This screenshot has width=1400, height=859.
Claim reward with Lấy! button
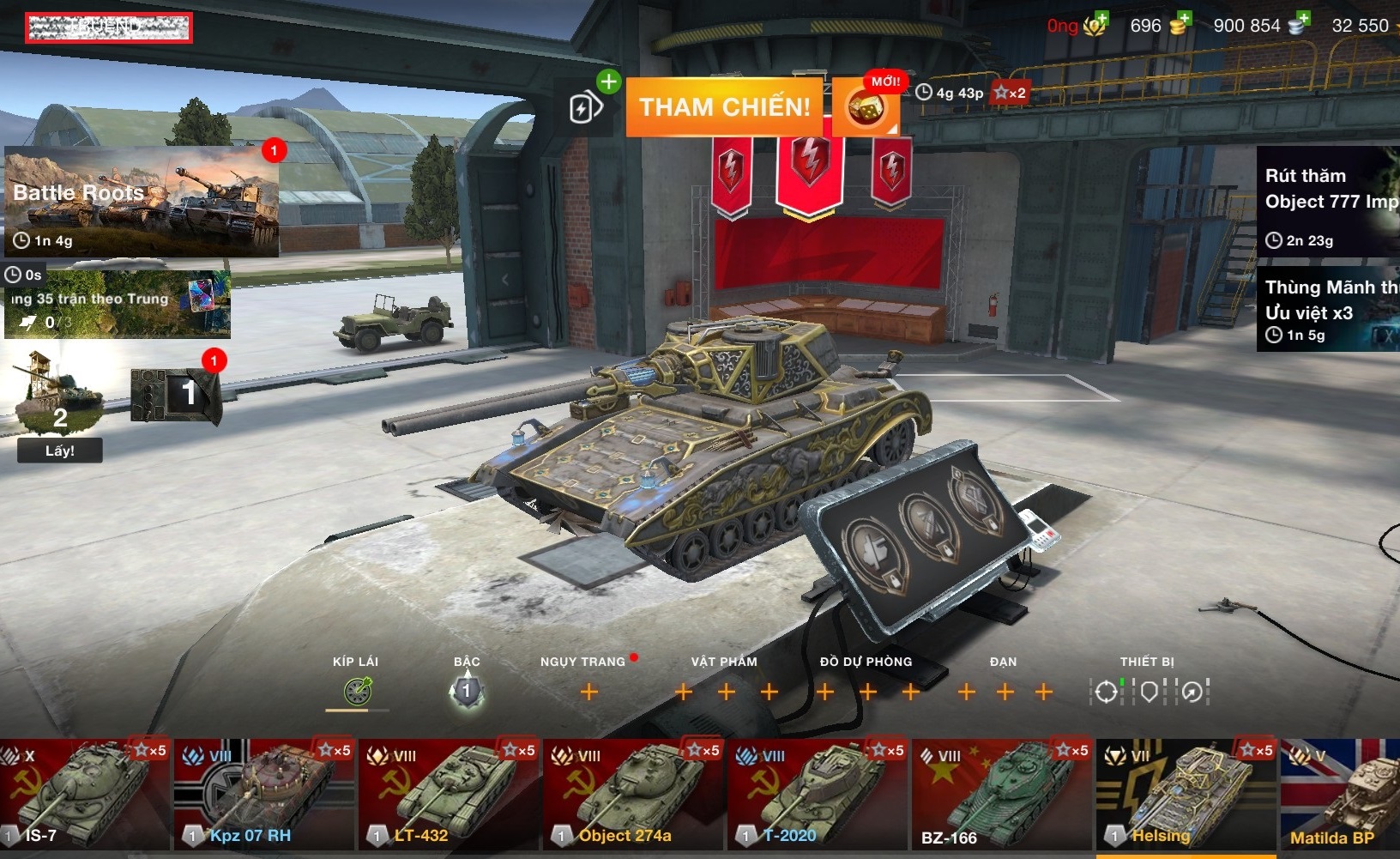(x=60, y=451)
